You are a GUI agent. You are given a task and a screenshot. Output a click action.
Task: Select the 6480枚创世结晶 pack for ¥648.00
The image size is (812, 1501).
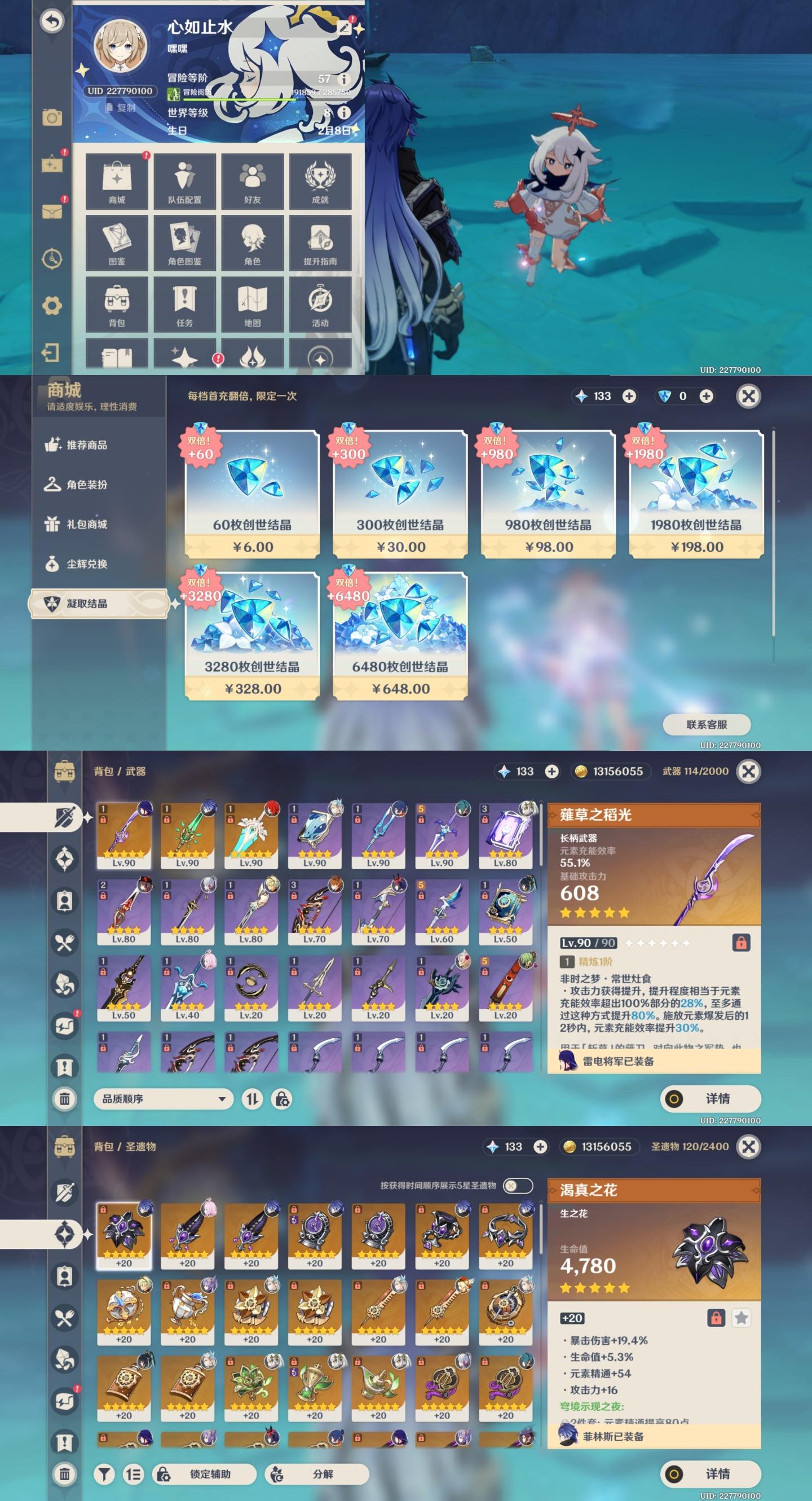[400, 636]
